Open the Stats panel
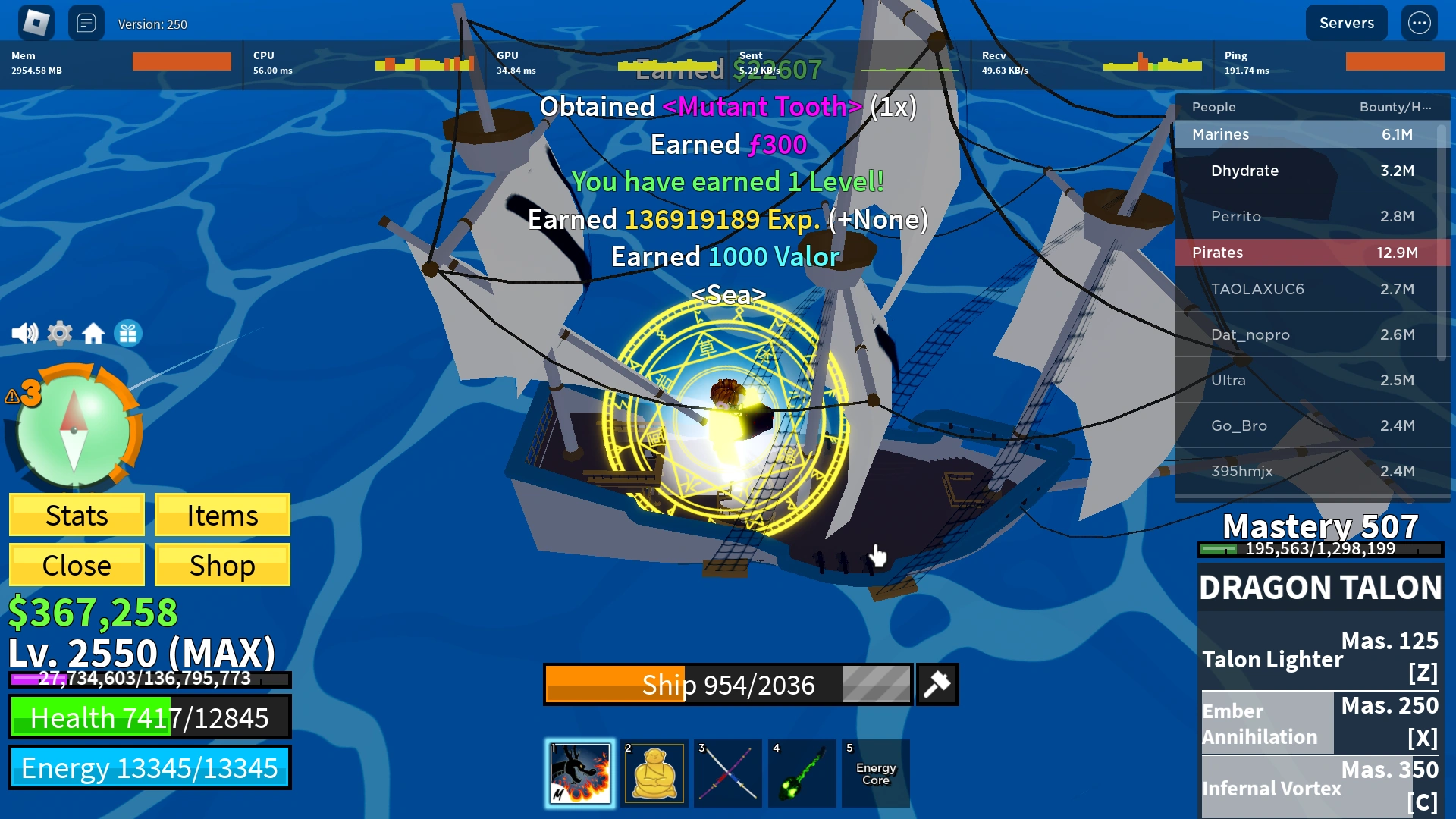The height and width of the screenshot is (819, 1456). [76, 515]
